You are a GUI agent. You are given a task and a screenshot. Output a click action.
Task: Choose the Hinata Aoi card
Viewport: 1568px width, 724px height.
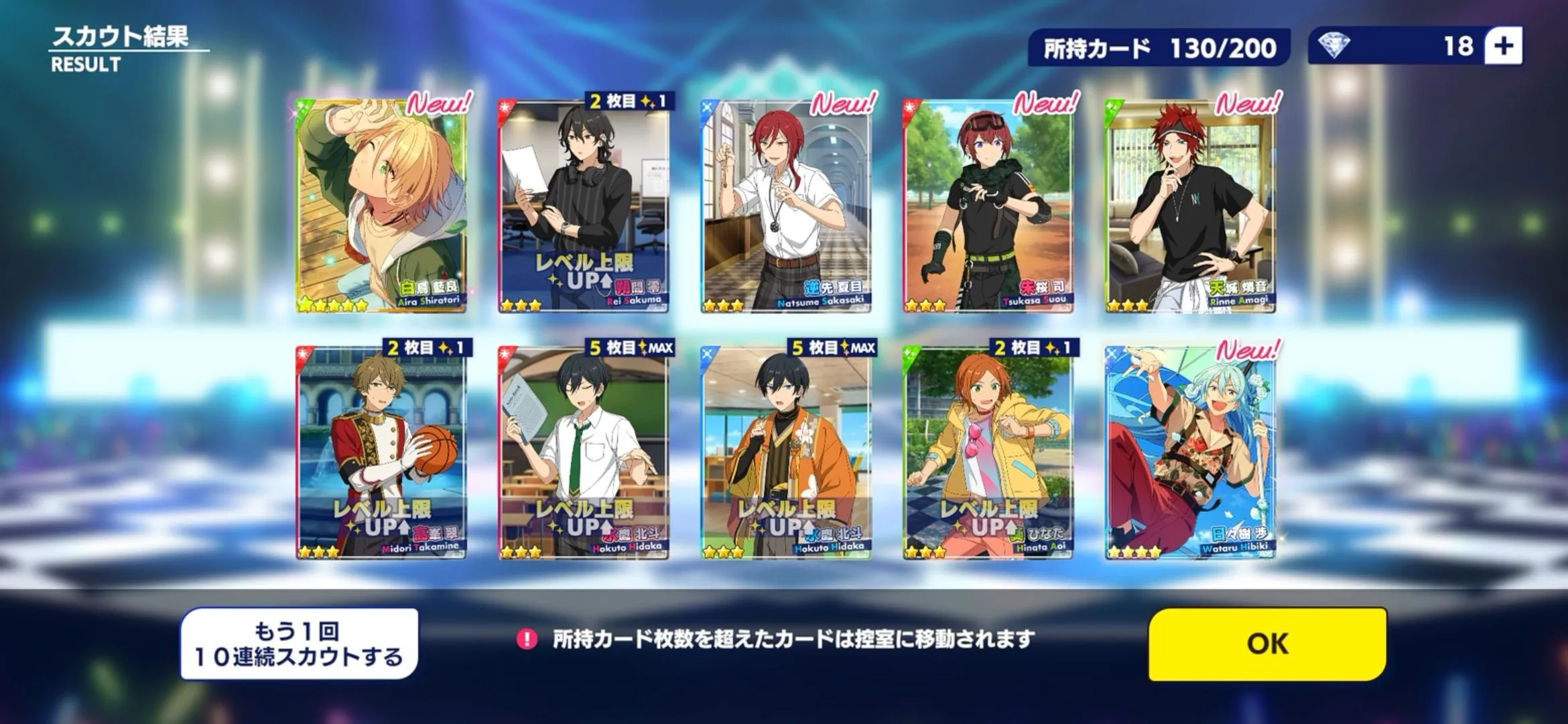click(988, 452)
